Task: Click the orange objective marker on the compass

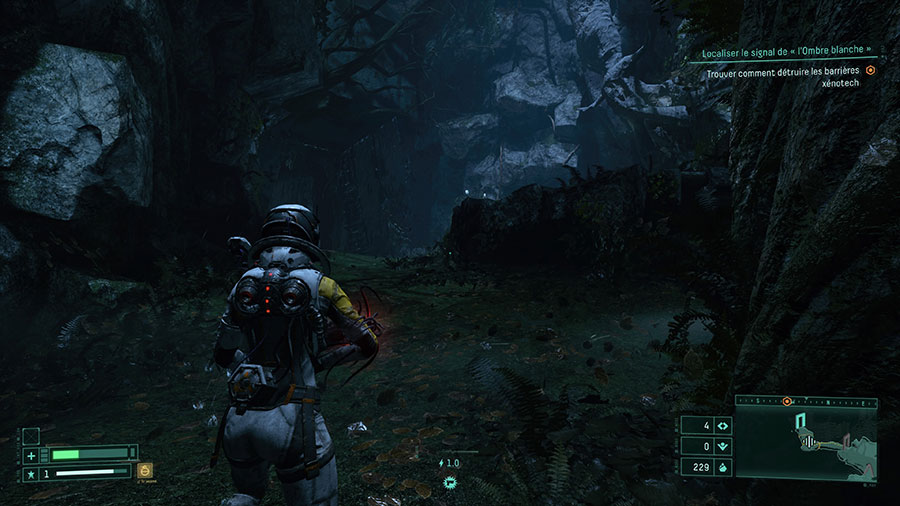Action: [x=787, y=401]
